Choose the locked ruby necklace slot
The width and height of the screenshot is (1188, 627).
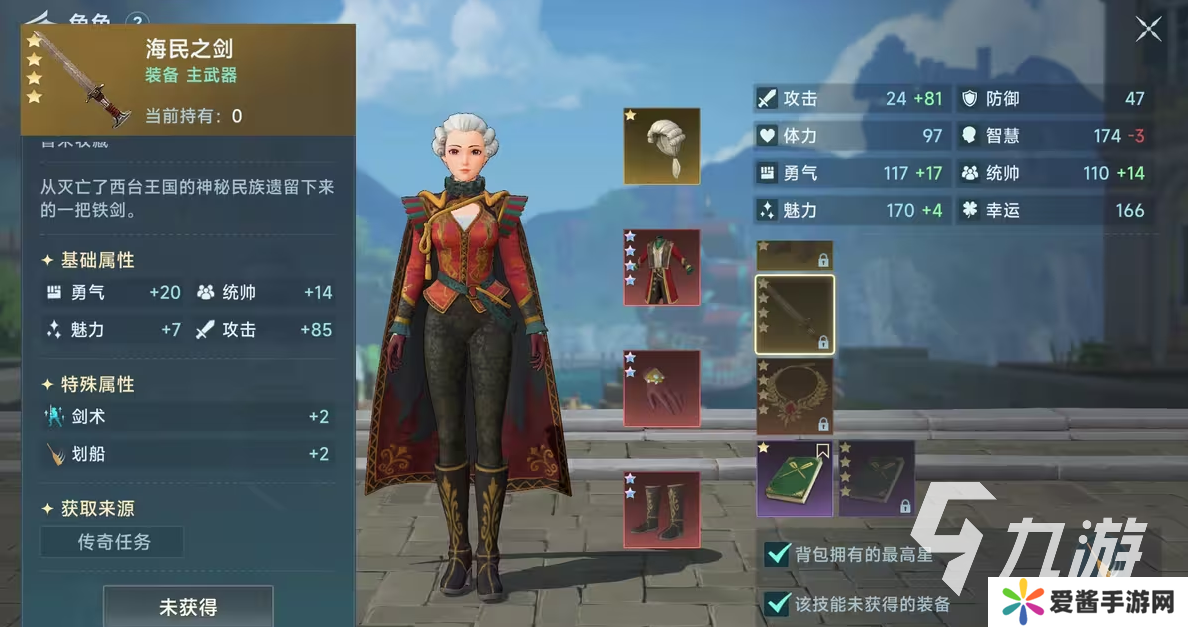point(794,396)
